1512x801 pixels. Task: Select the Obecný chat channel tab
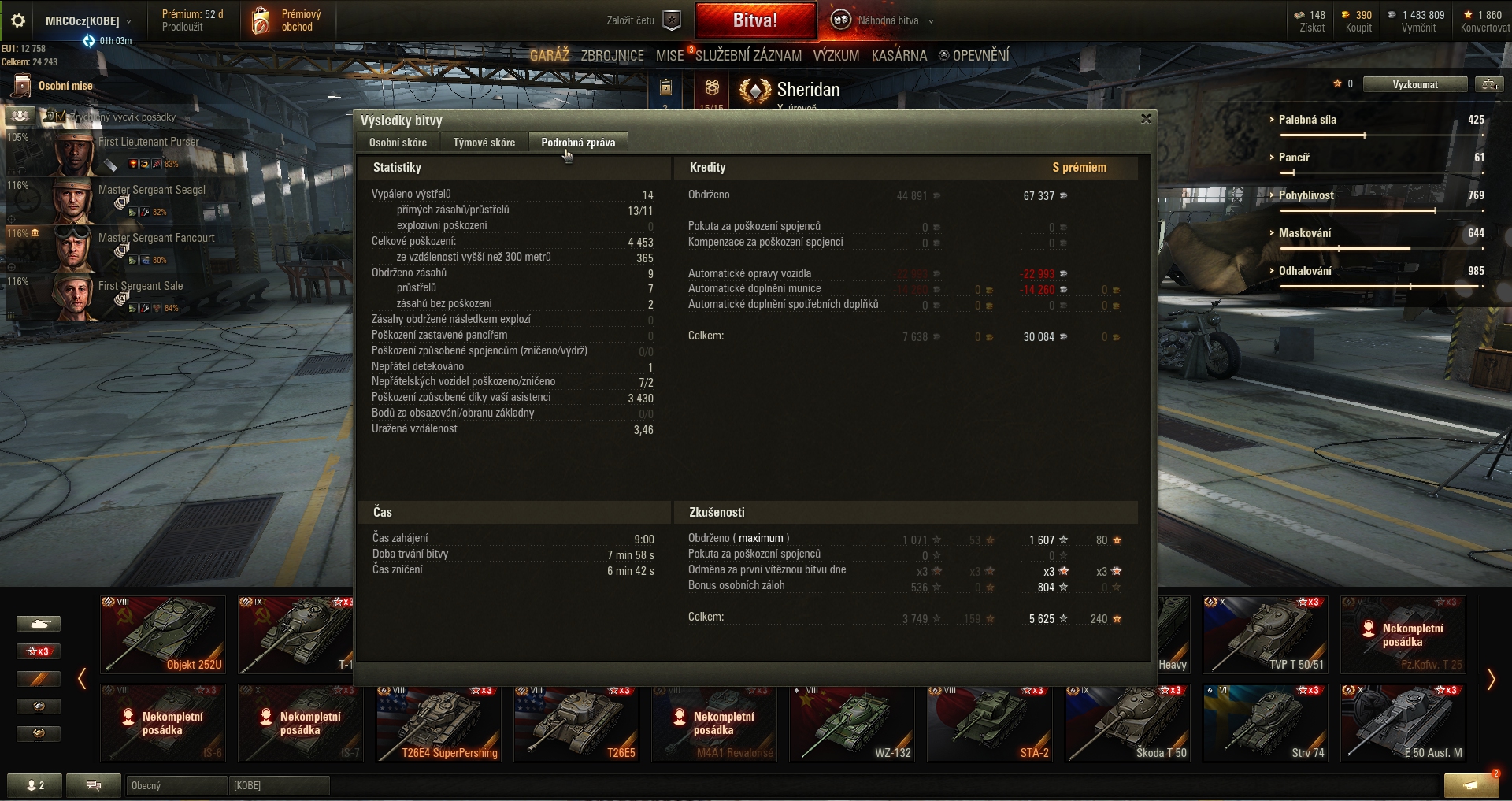click(176, 785)
